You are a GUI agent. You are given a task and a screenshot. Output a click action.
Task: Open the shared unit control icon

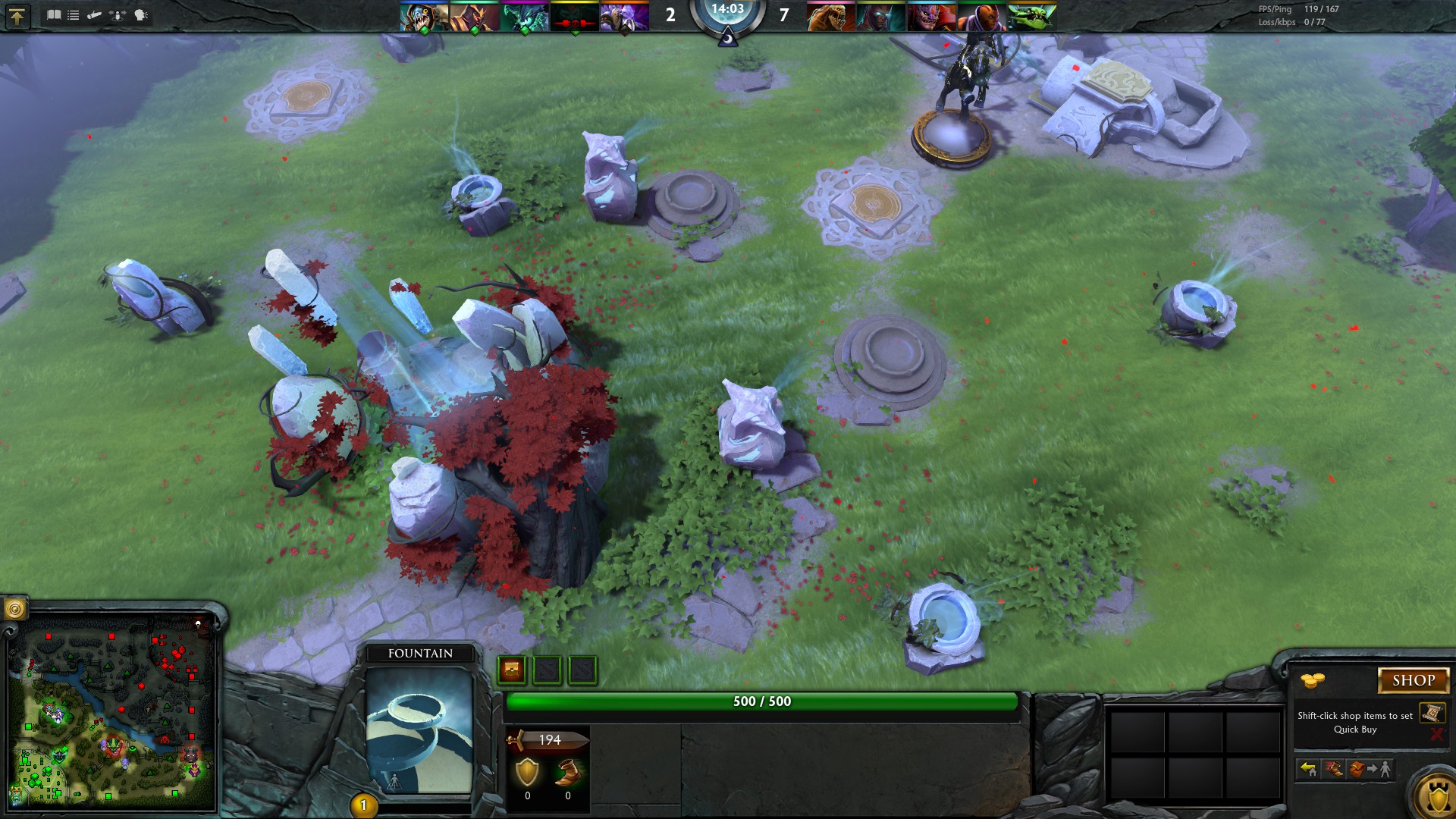(118, 15)
